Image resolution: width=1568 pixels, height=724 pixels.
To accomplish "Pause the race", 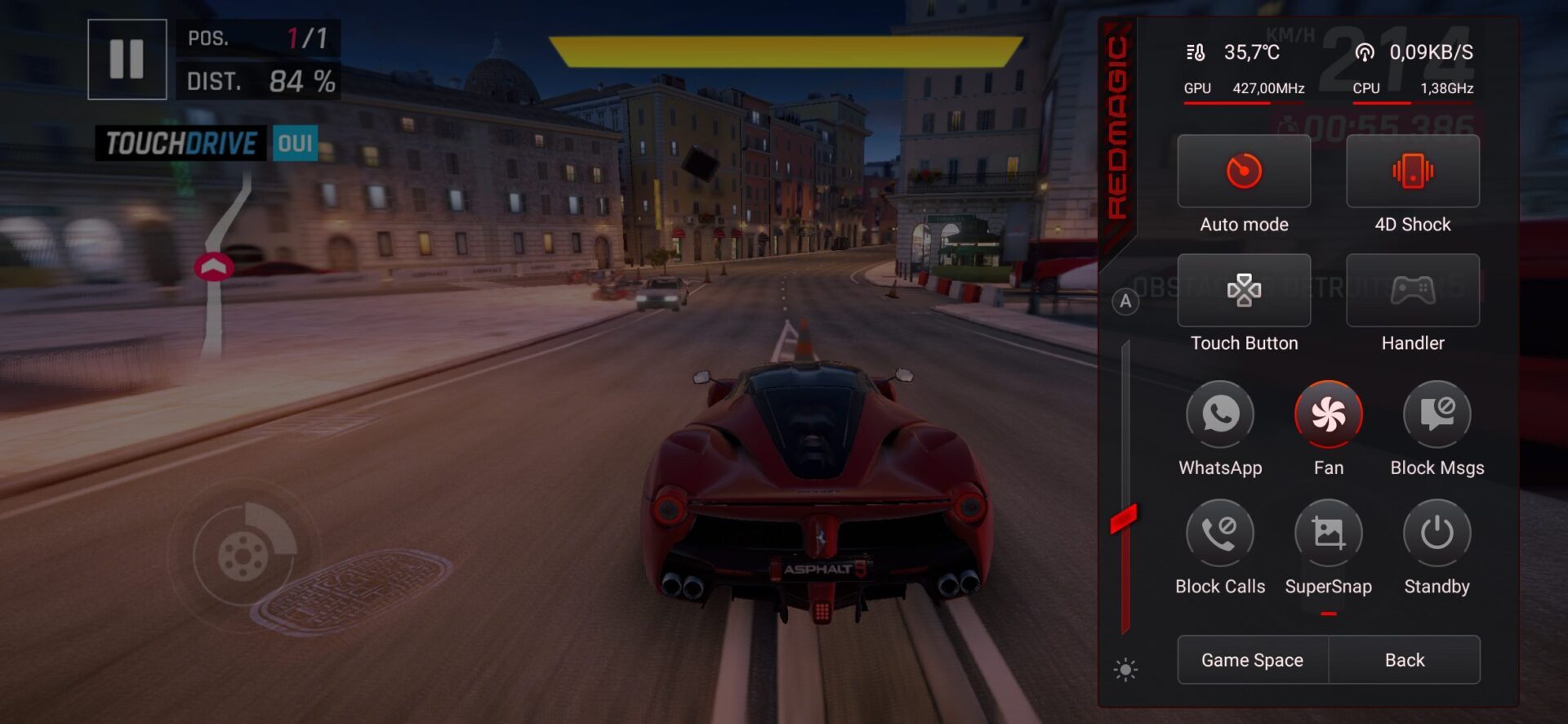I will tap(127, 59).
